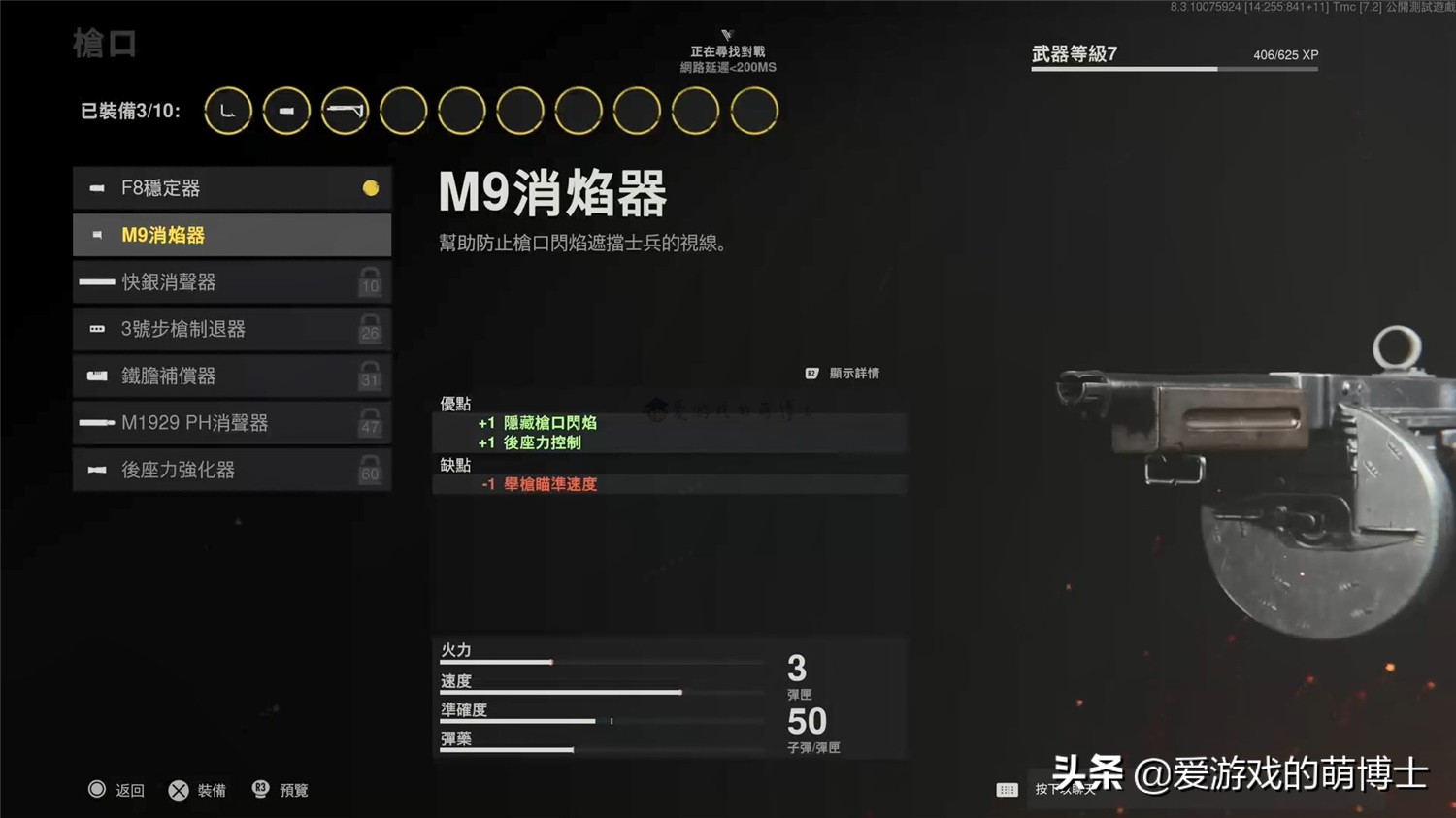Open the 槍口 muzzle menu title

pos(103,43)
